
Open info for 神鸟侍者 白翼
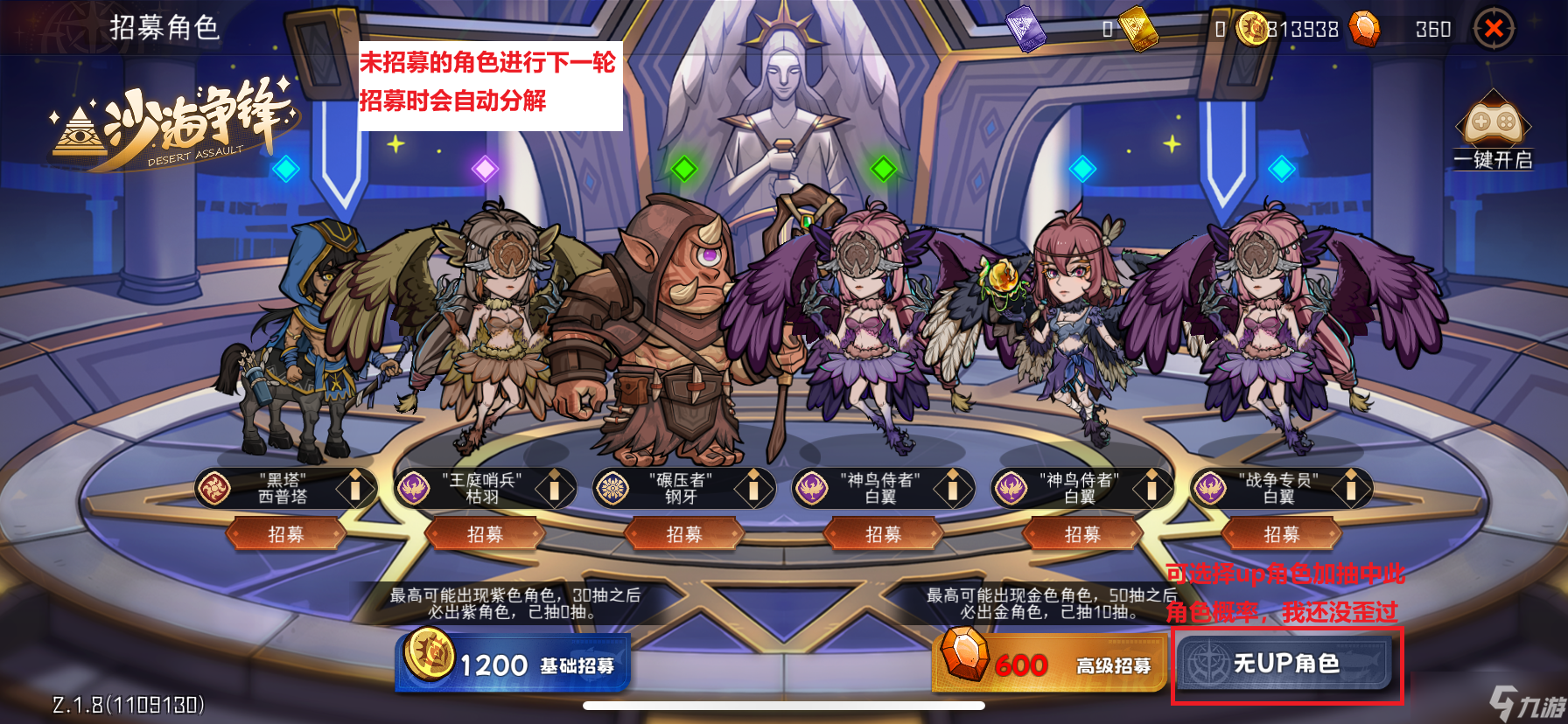(952, 489)
